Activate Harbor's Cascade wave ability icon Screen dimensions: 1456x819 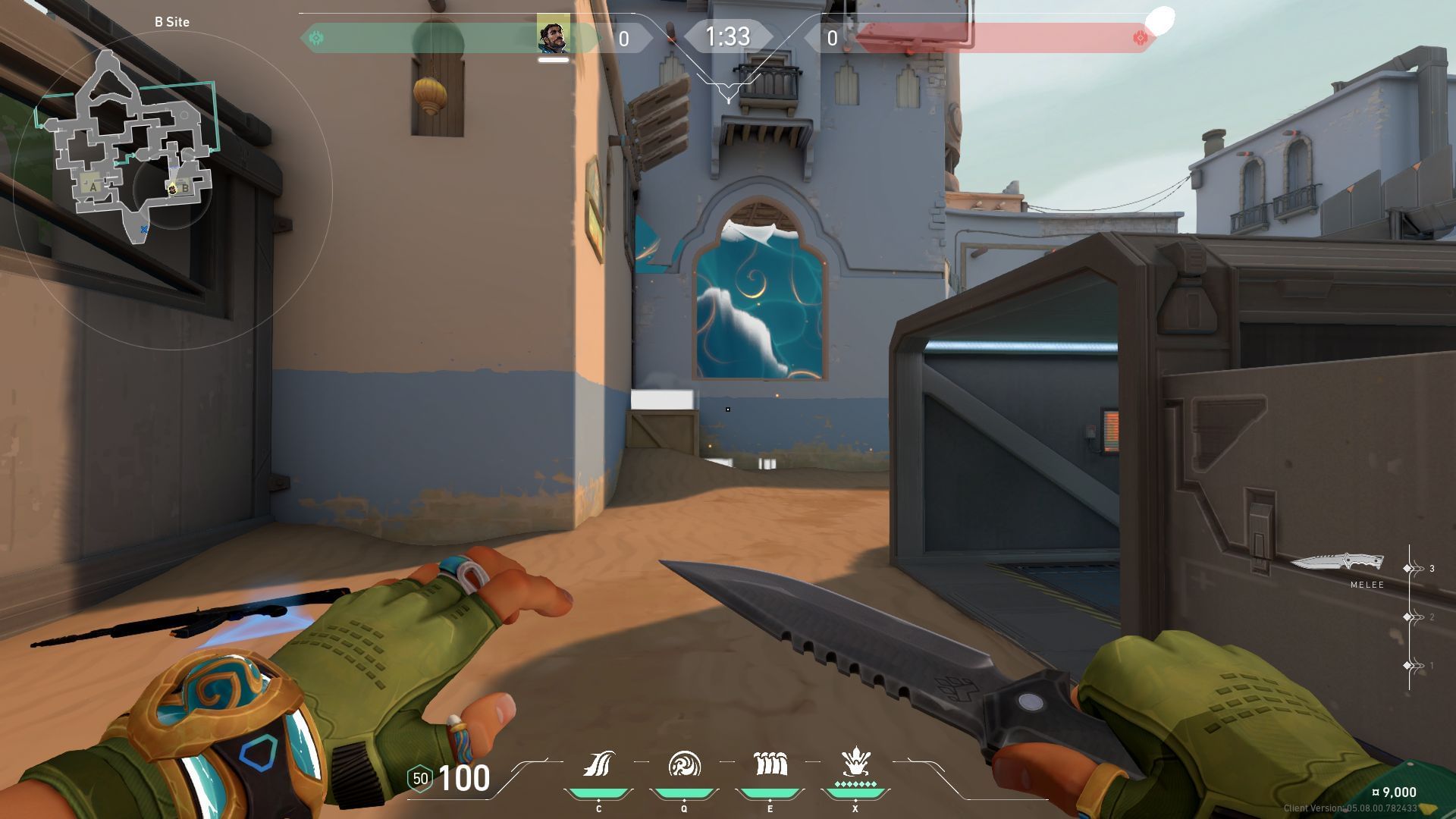pos(598,764)
